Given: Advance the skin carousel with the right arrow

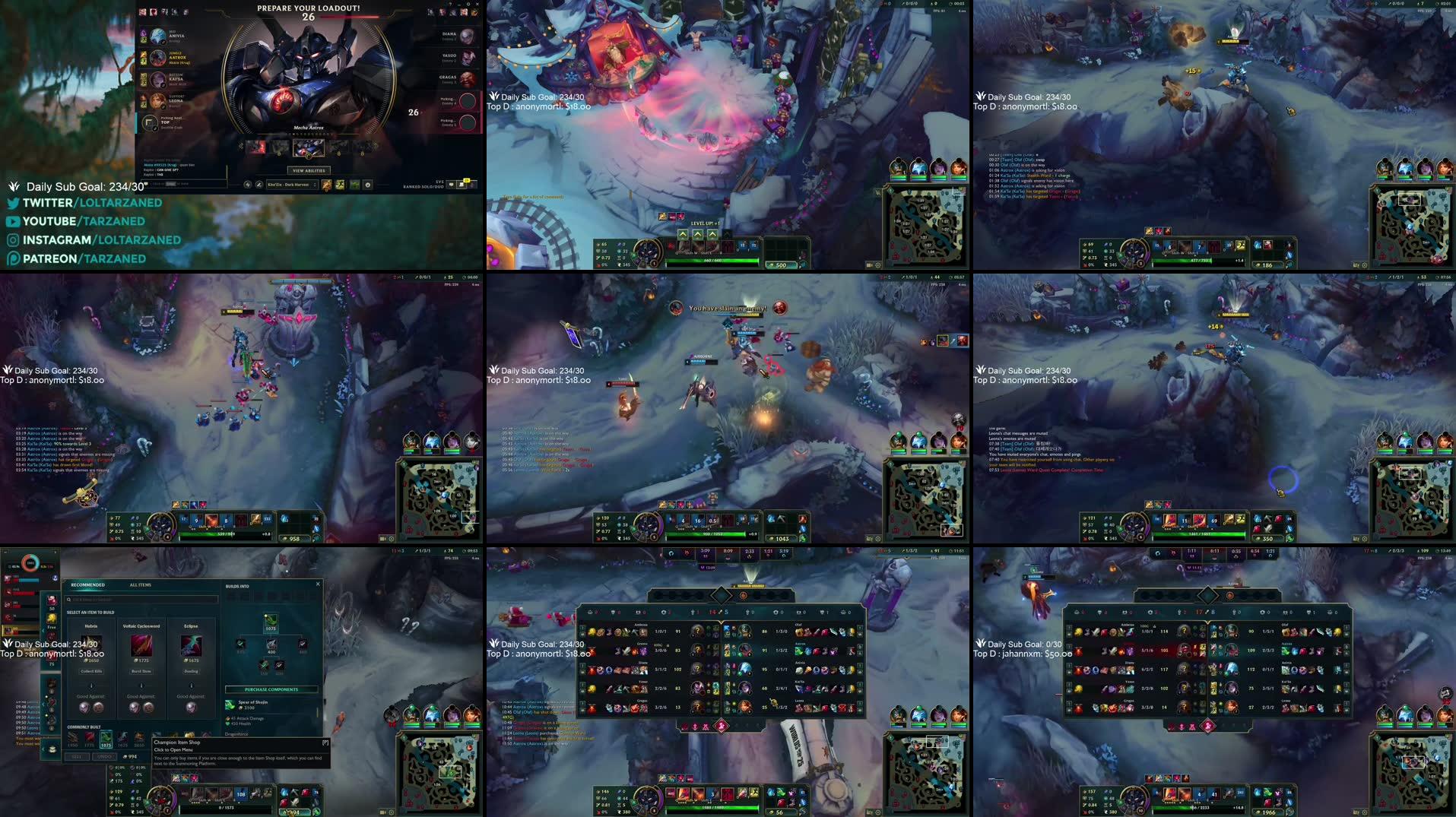Looking at the screenshot, I should click(x=376, y=146).
